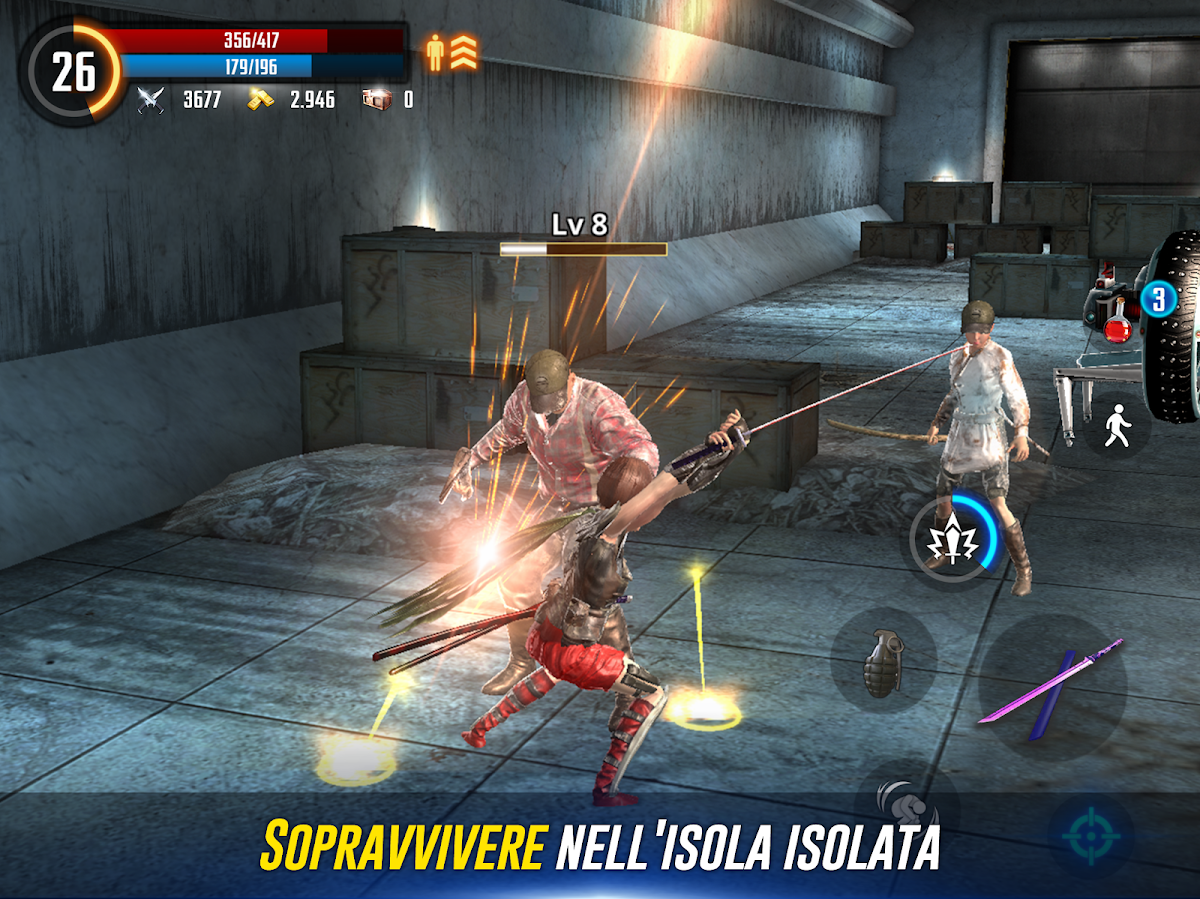Throw a grenade using the grenade button
Image resolution: width=1200 pixels, height=899 pixels.
click(x=883, y=659)
